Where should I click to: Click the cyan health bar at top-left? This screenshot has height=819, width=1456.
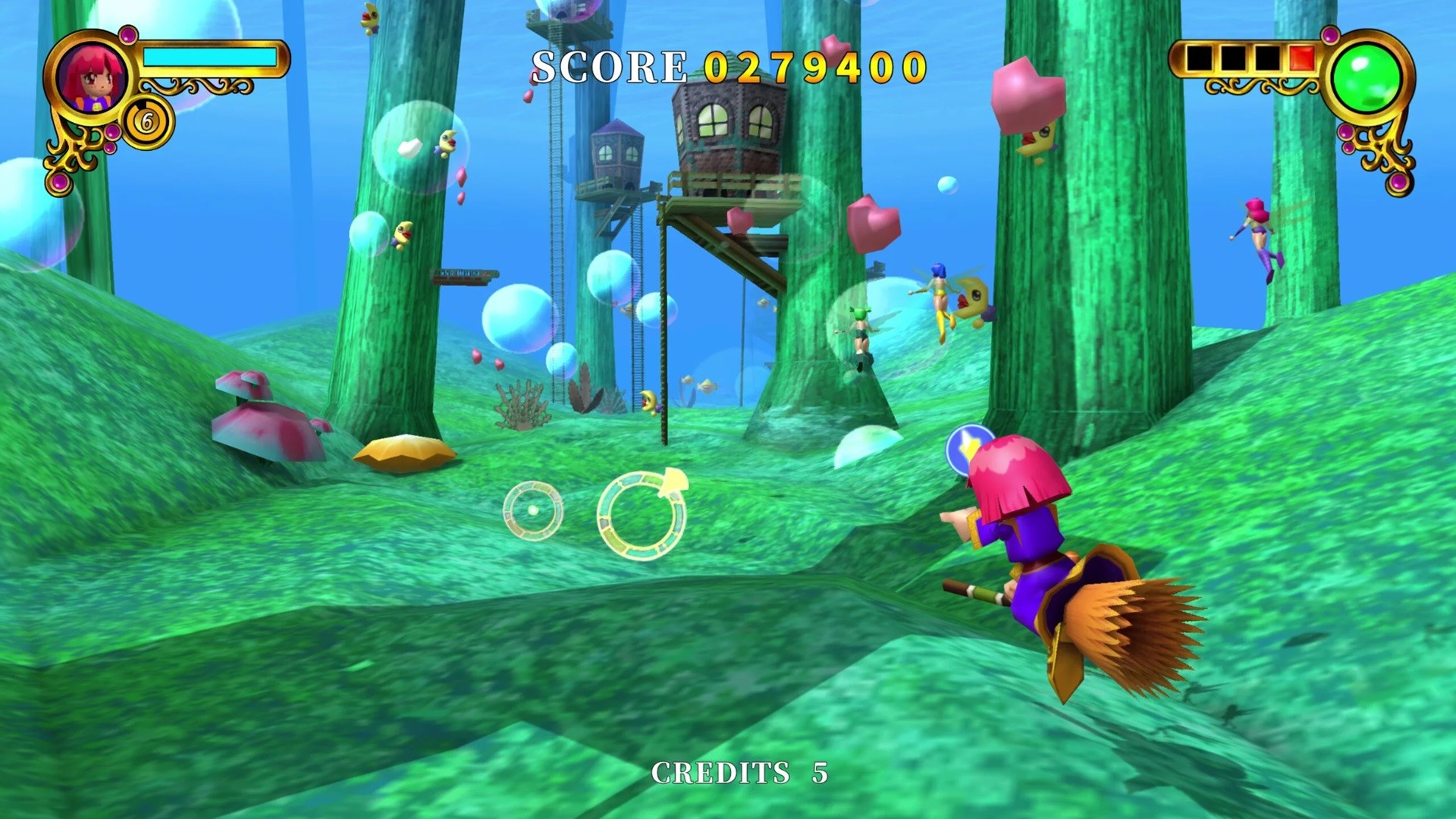point(210,55)
